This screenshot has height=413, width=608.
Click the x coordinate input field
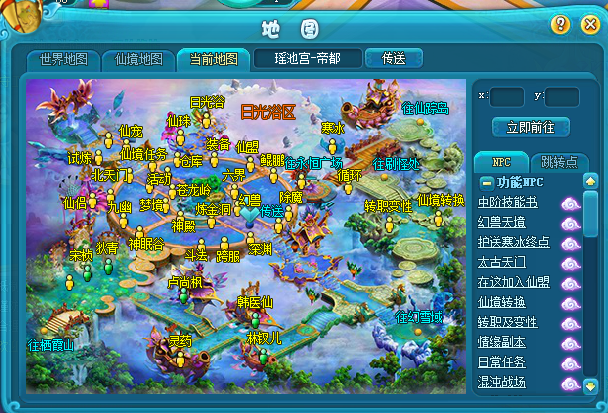pyautogui.click(x=508, y=97)
